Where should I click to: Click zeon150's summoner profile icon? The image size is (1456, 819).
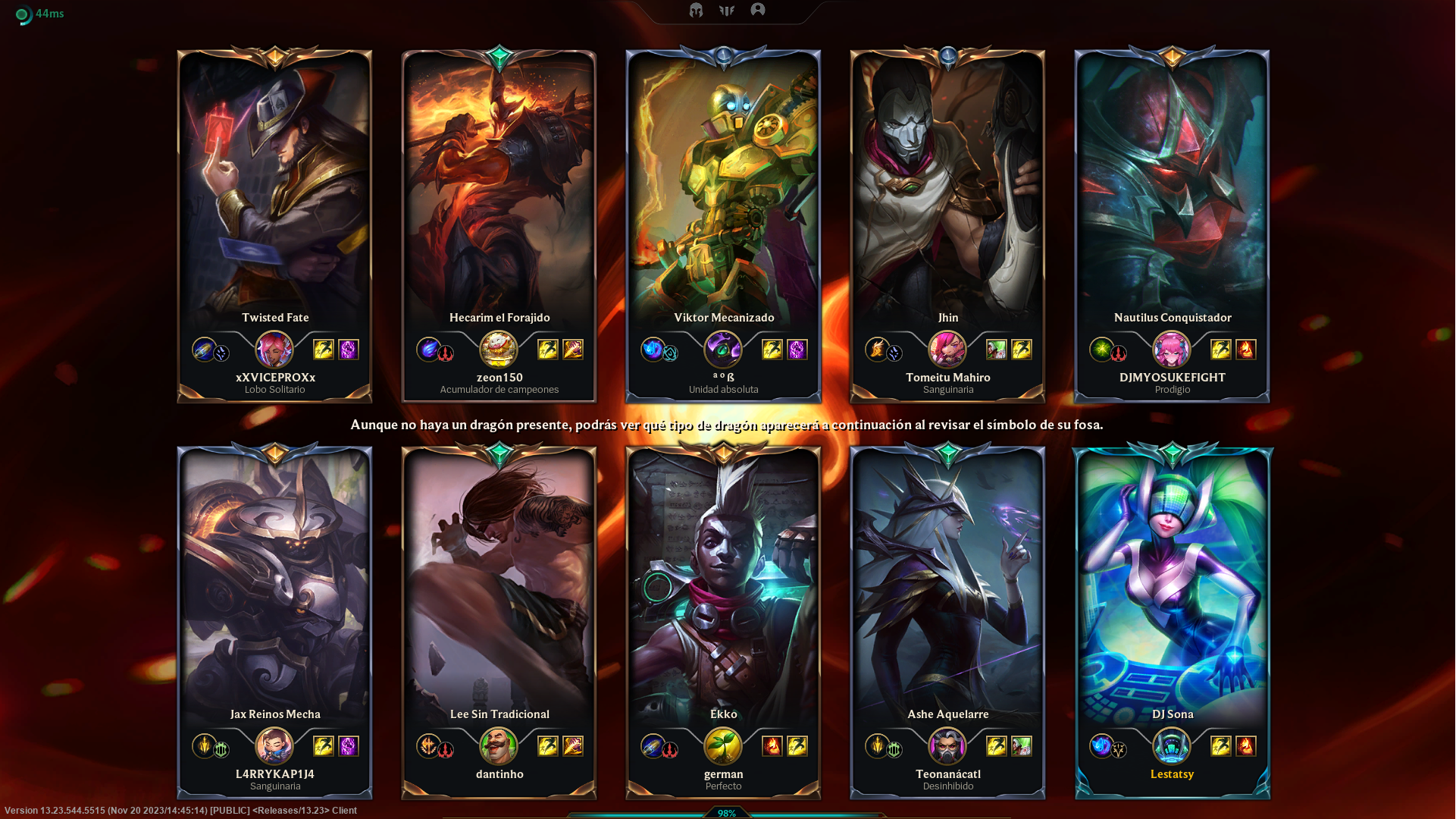click(499, 350)
